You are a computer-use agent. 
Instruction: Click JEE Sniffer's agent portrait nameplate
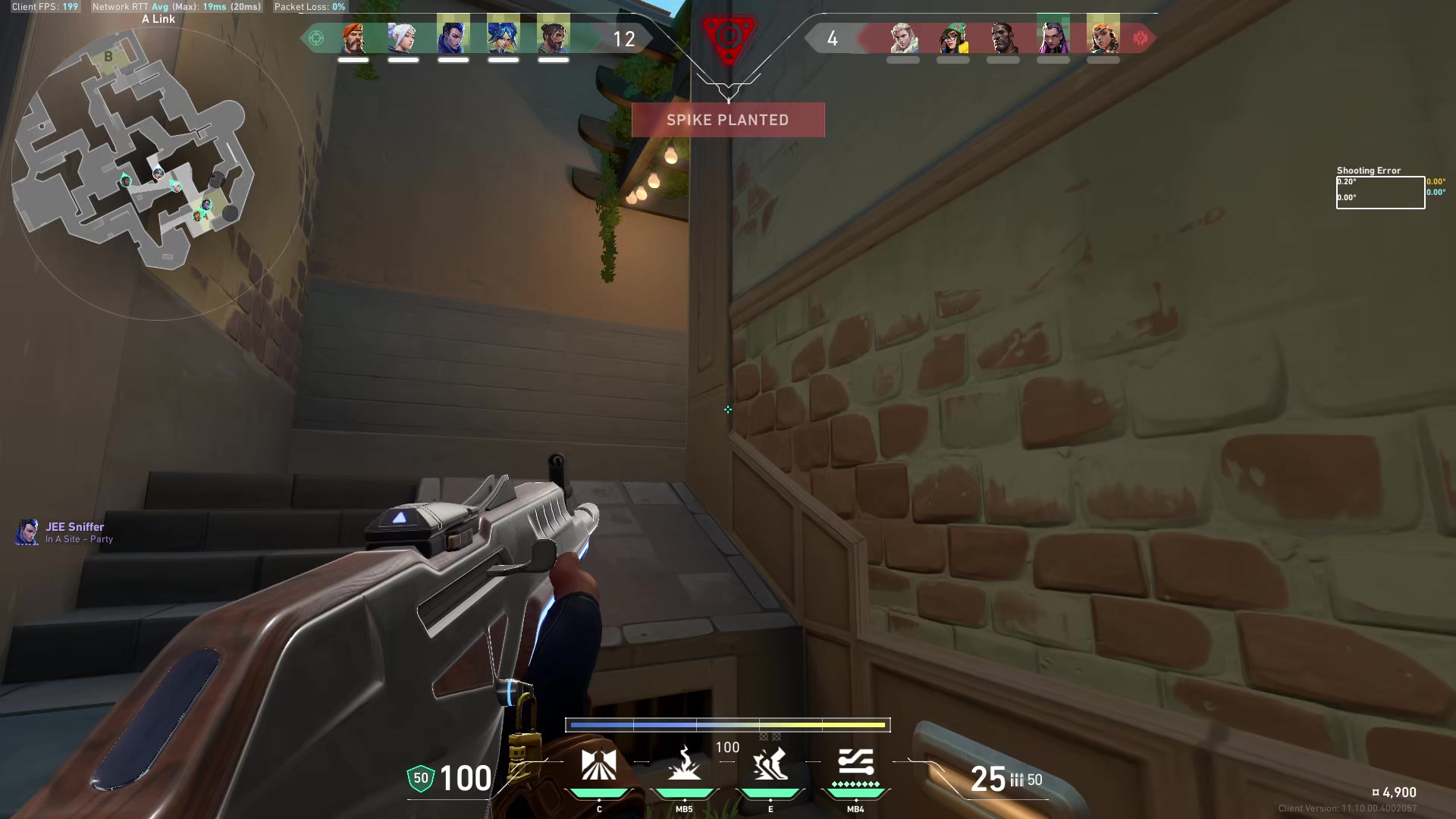pyautogui.click(x=29, y=532)
